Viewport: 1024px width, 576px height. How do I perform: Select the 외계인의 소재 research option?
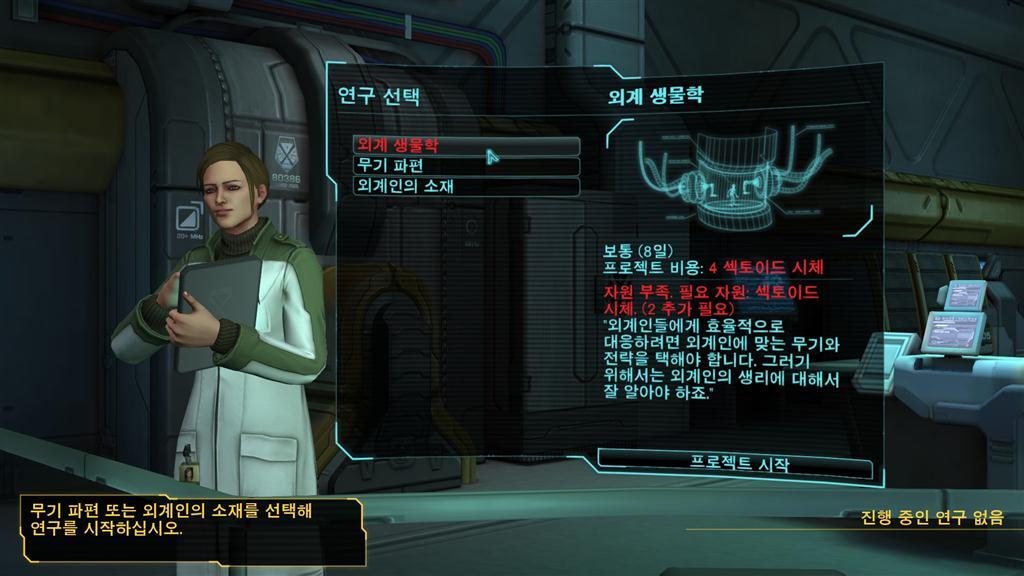(x=466, y=187)
